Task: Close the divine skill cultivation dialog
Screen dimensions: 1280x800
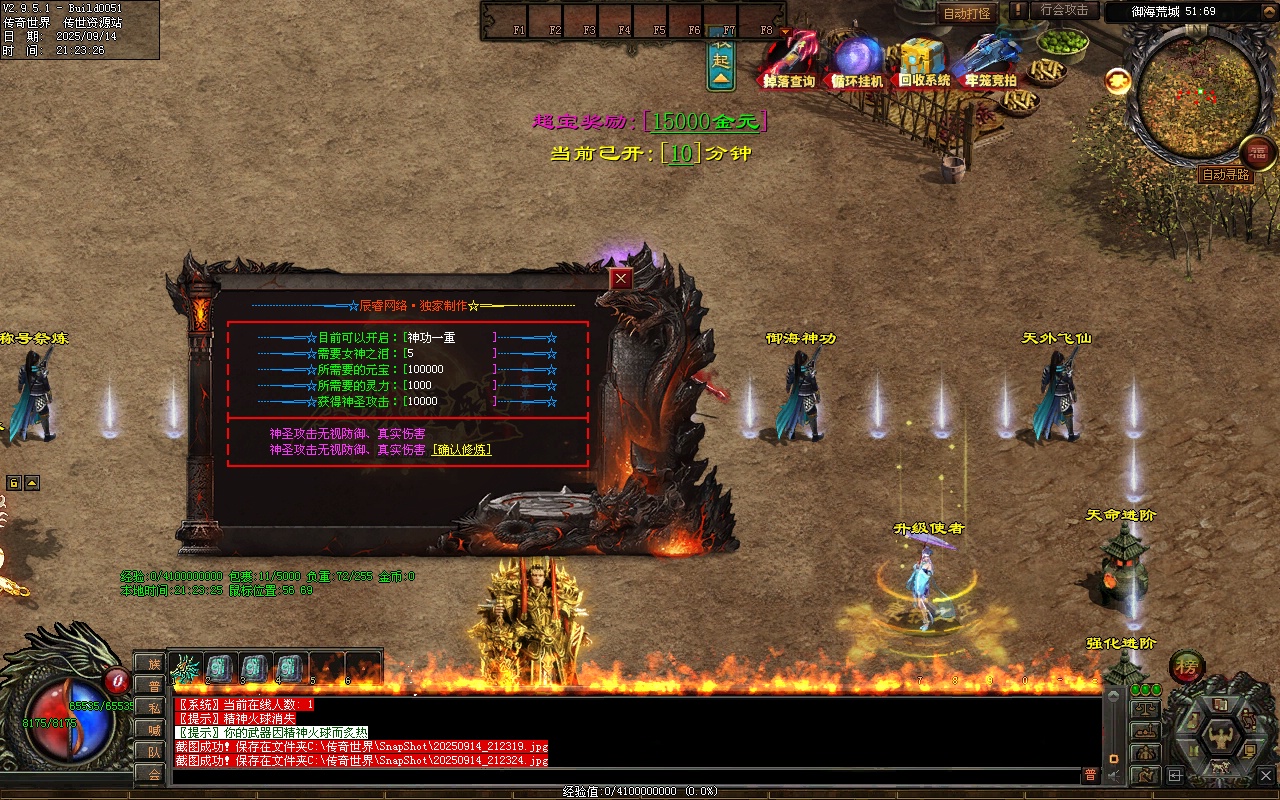Action: (x=621, y=279)
